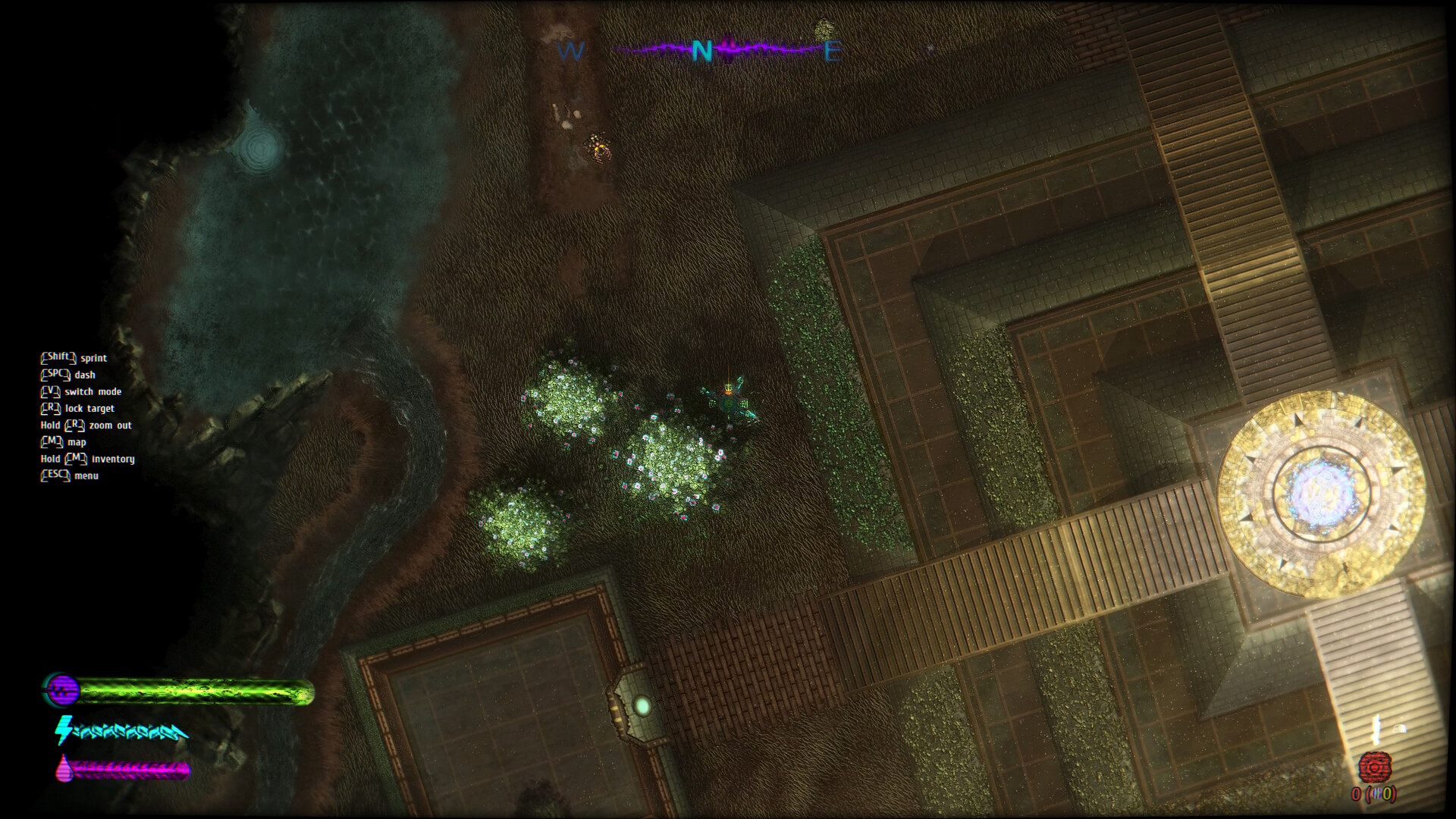Click the "dash" keybind label
The image size is (1456, 819).
pos(85,375)
